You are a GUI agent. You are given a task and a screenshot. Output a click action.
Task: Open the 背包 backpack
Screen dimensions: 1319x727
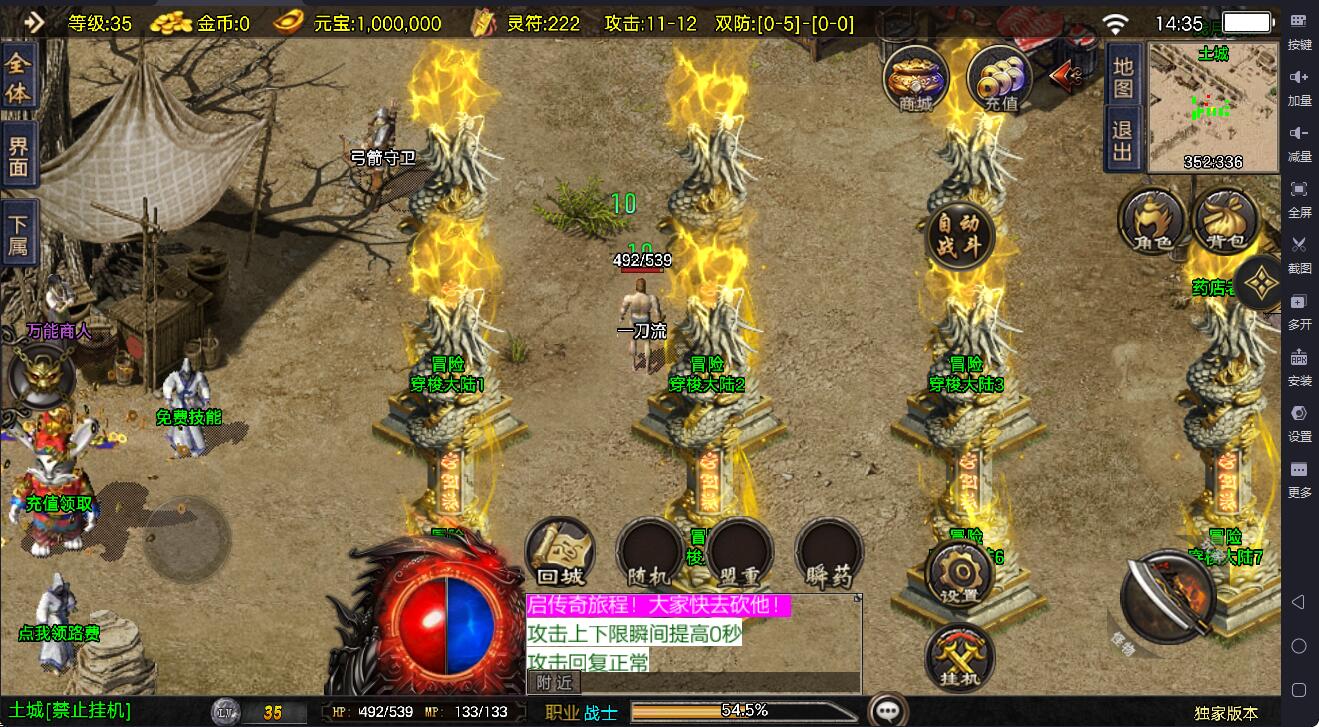[x=1225, y=219]
